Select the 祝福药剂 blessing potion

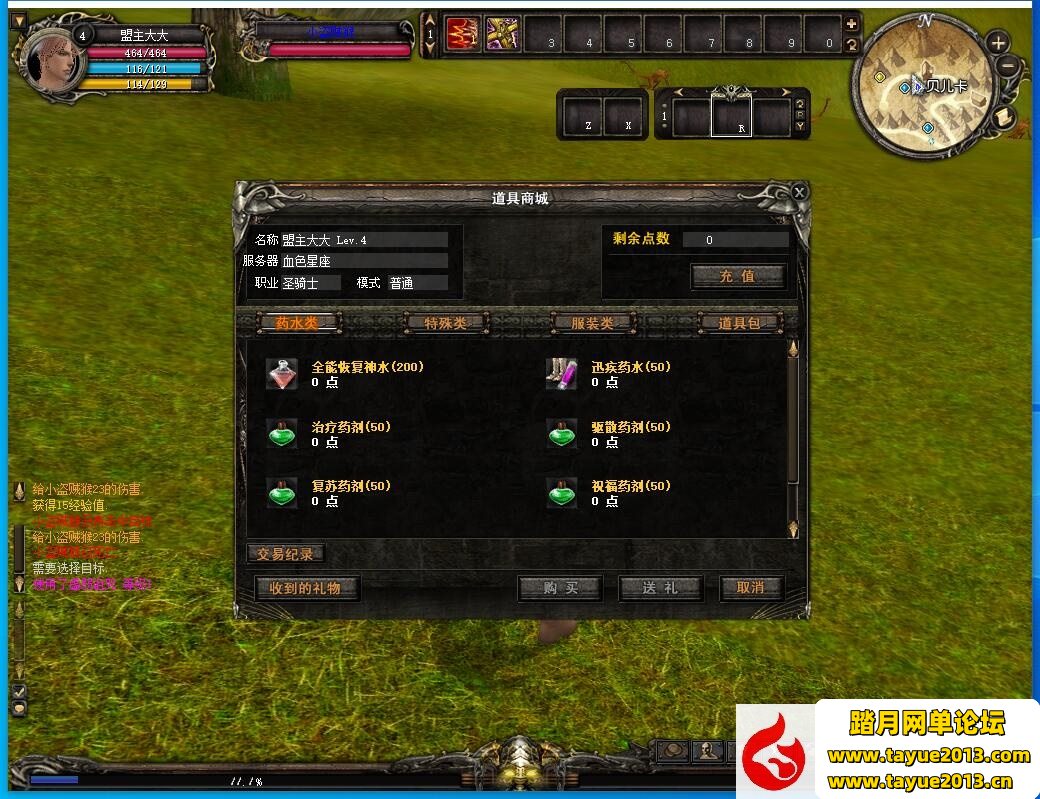562,493
